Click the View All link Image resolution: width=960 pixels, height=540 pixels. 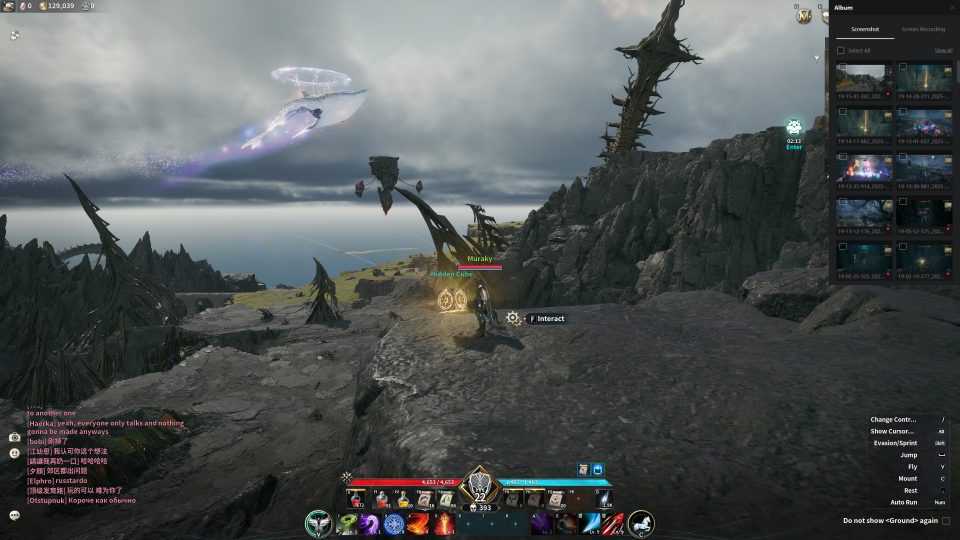[x=943, y=50]
